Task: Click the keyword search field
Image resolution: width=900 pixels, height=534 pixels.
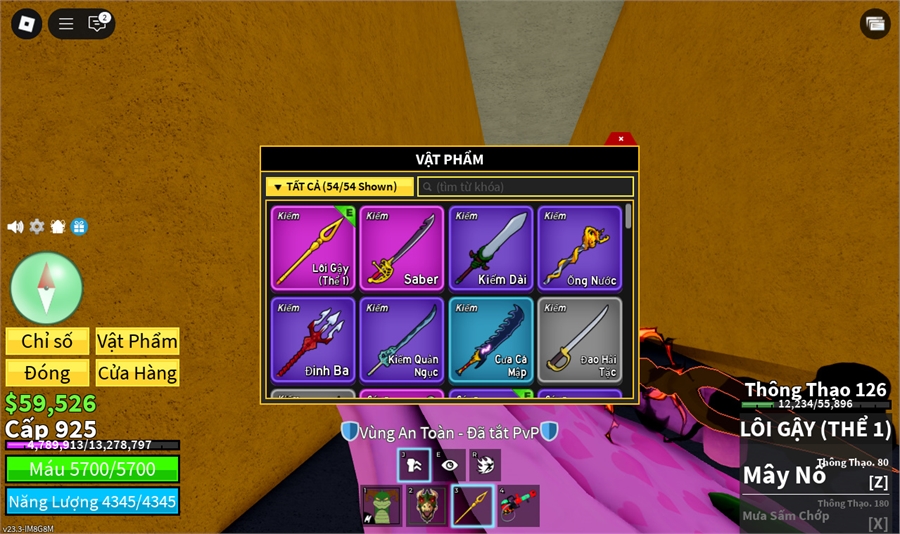Action: coord(525,187)
